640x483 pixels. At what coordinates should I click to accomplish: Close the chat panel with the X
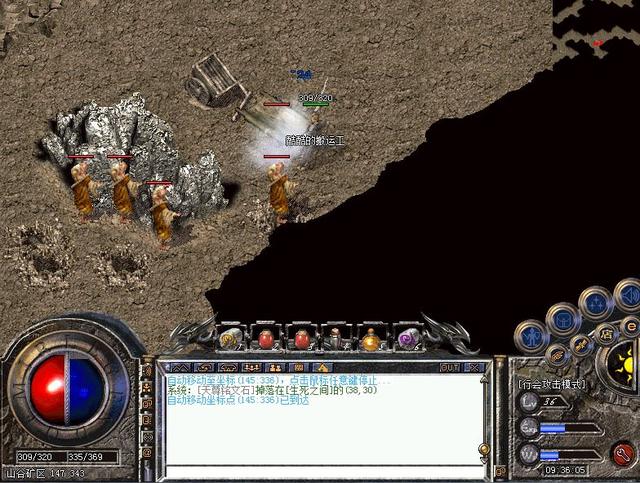click(x=476, y=367)
